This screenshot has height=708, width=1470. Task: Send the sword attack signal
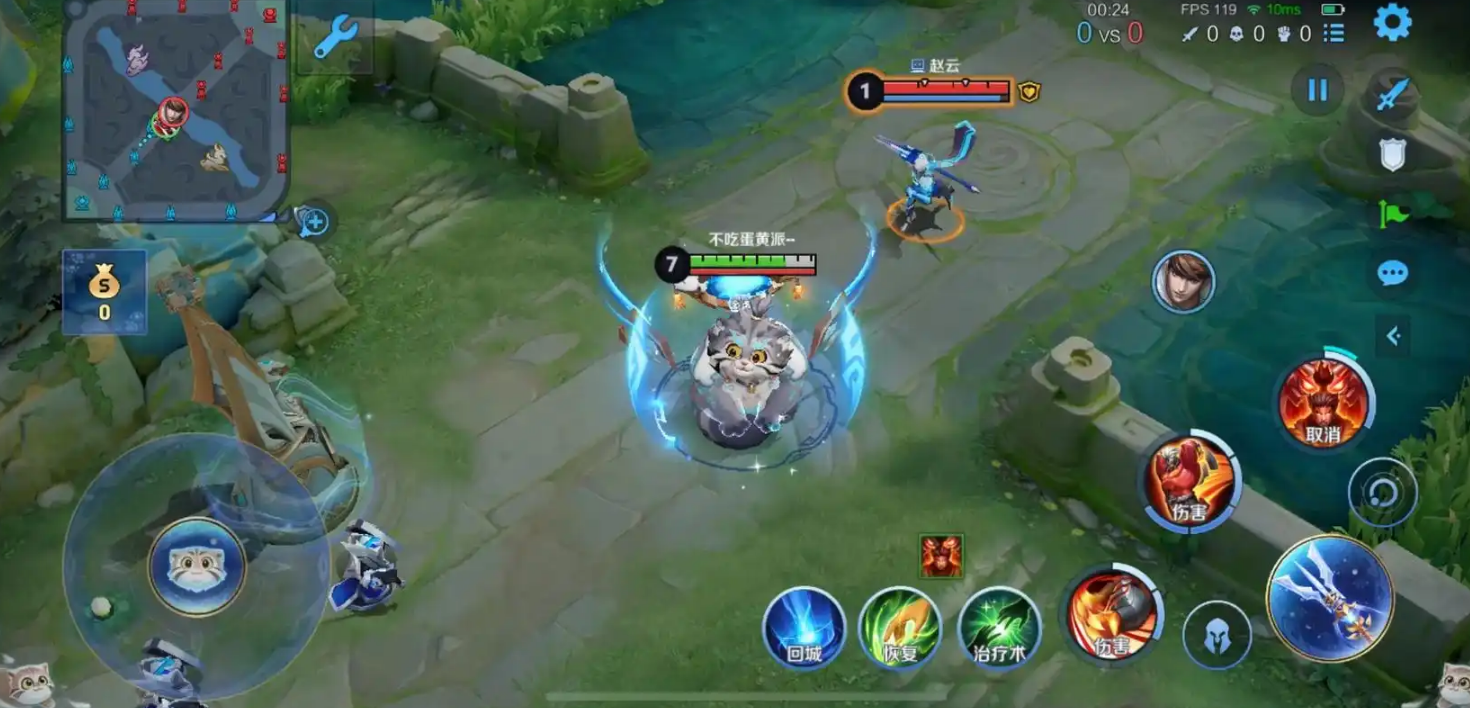pyautogui.click(x=1392, y=94)
